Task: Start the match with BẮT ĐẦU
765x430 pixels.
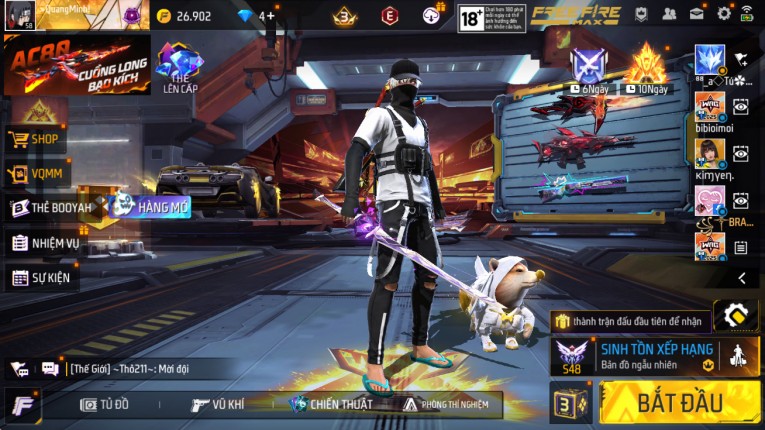Action: coord(679,402)
